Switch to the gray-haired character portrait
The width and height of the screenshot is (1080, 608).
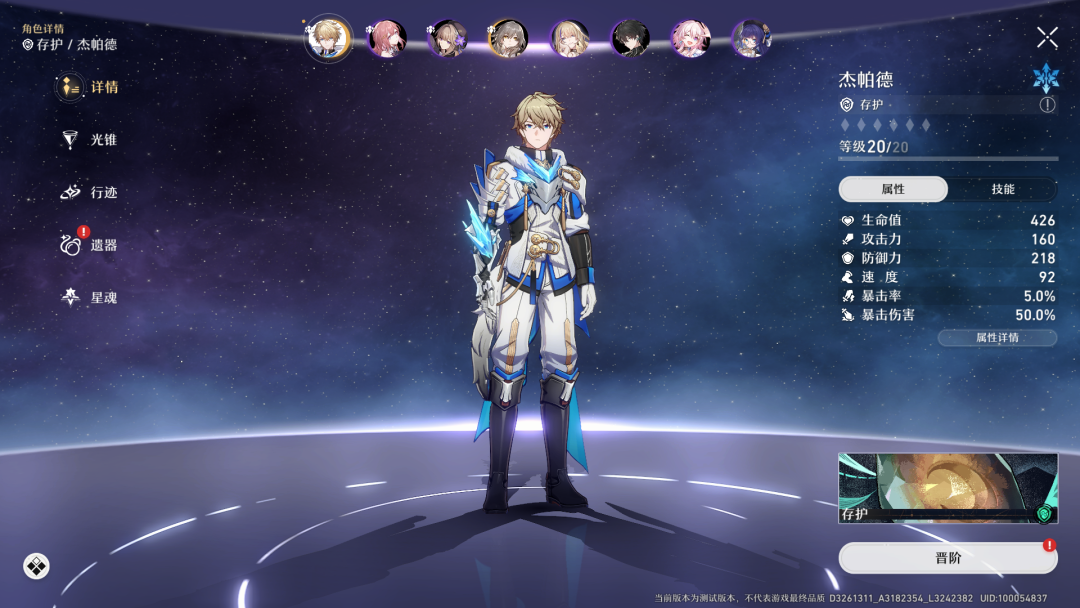point(508,39)
